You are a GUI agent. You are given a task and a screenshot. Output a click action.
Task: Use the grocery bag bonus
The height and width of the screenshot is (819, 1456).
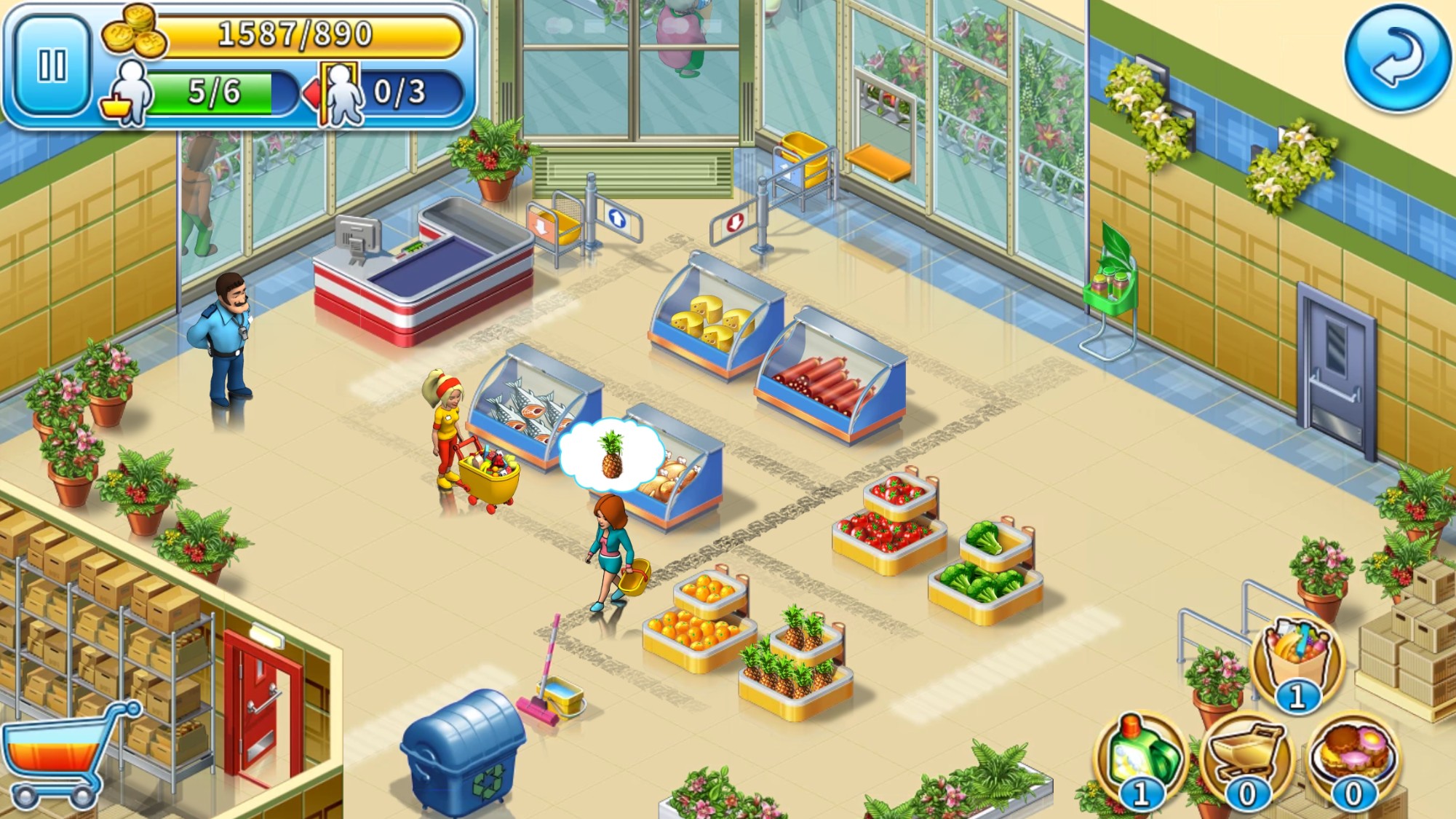(1297, 660)
